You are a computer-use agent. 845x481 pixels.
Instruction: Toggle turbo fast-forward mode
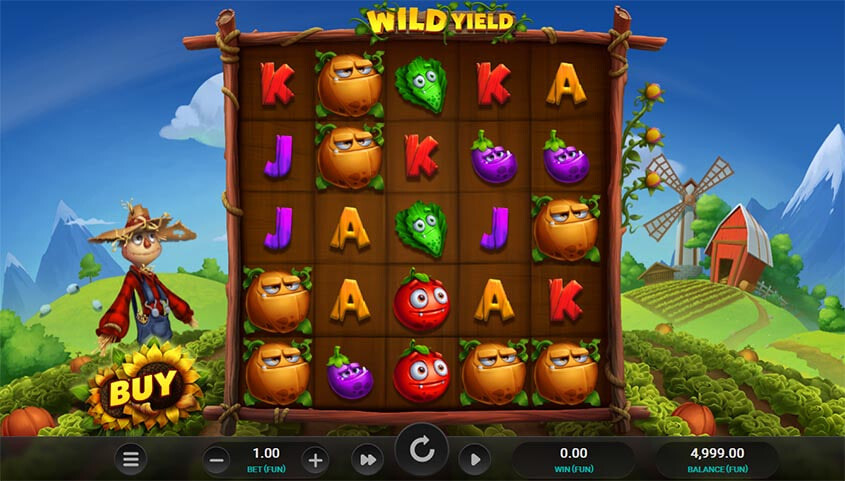click(x=367, y=460)
